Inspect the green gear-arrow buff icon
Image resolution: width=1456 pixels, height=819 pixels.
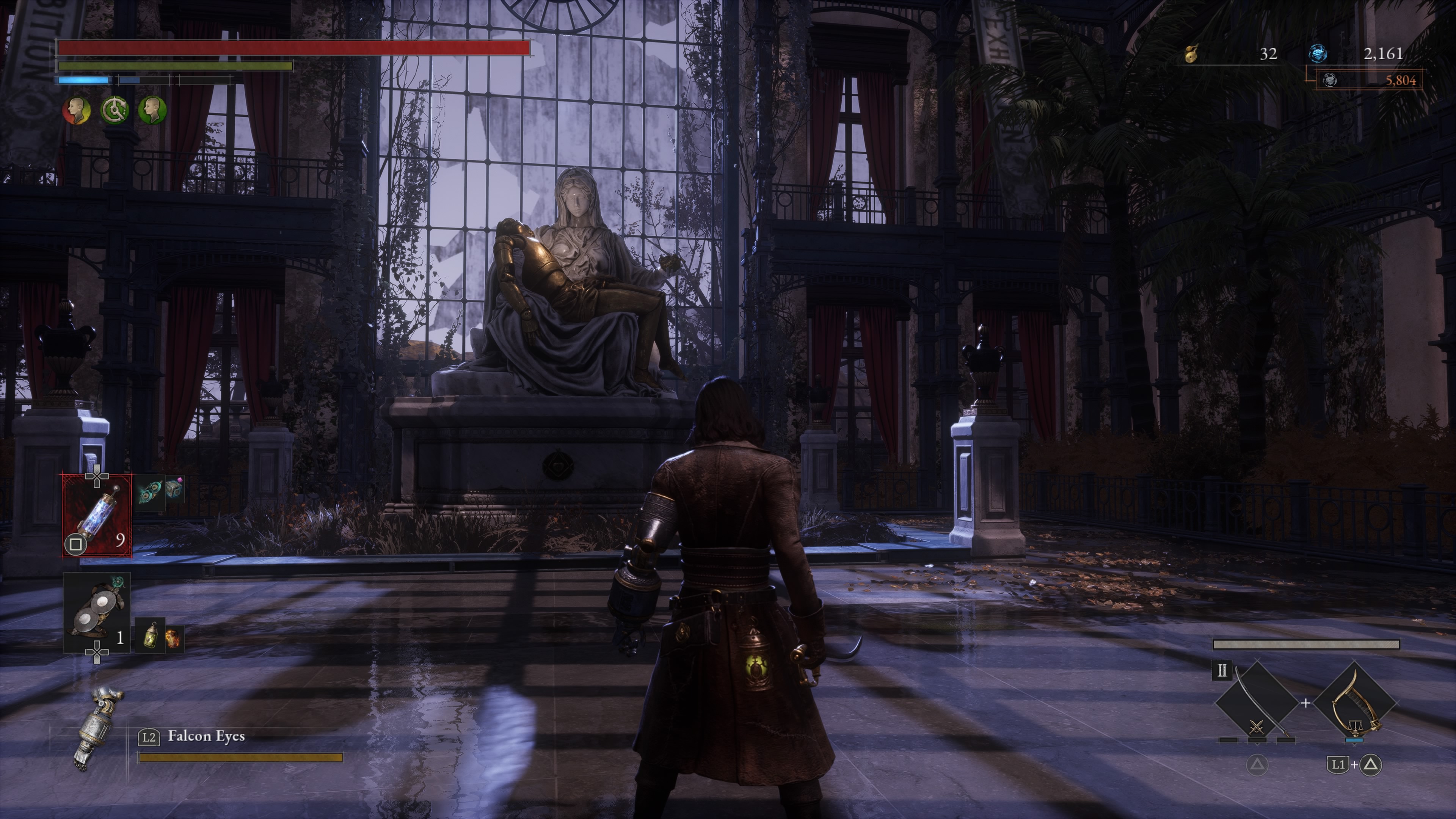115,110
